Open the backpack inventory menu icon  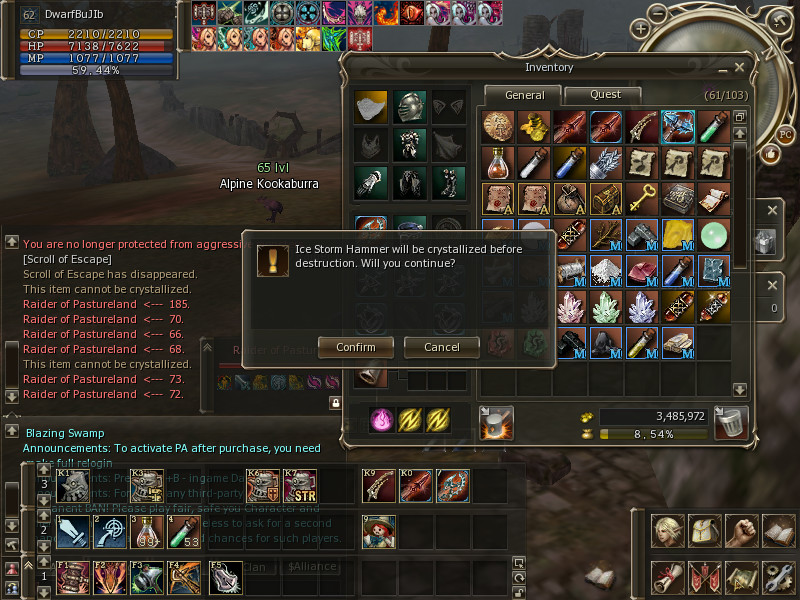pos(704,530)
